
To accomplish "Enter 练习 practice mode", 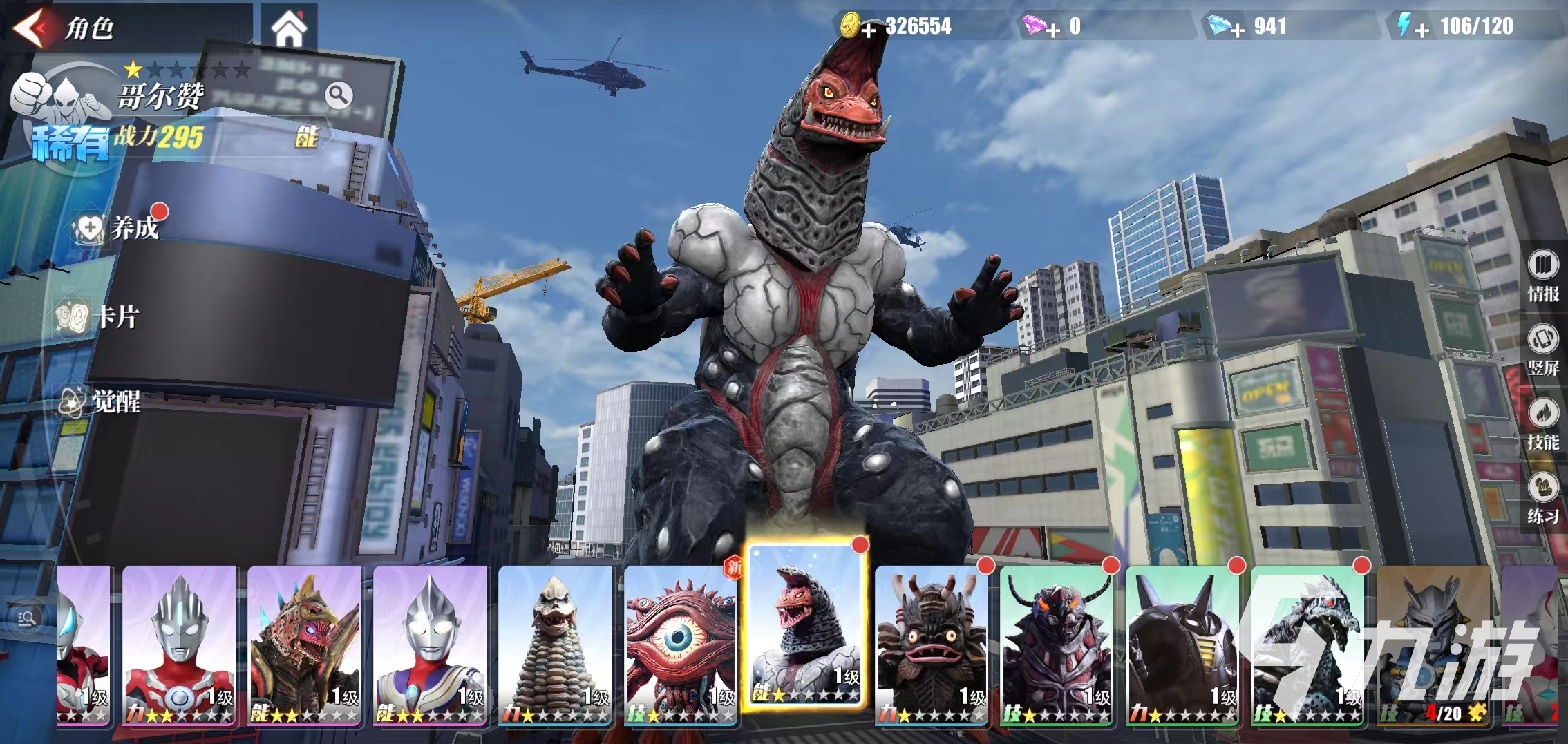I will tap(1542, 499).
